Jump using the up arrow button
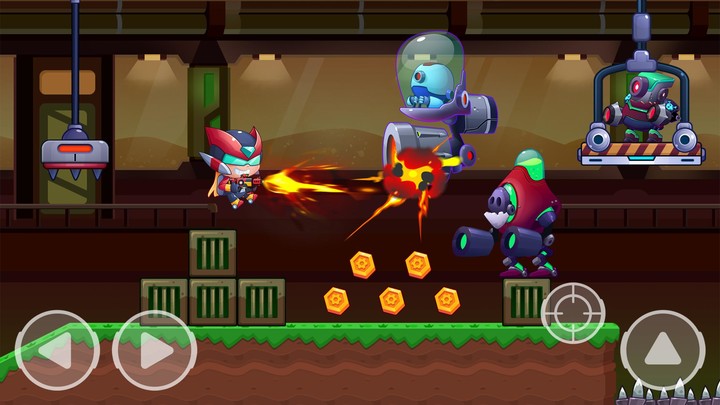The width and height of the screenshot is (720, 405). (662, 350)
